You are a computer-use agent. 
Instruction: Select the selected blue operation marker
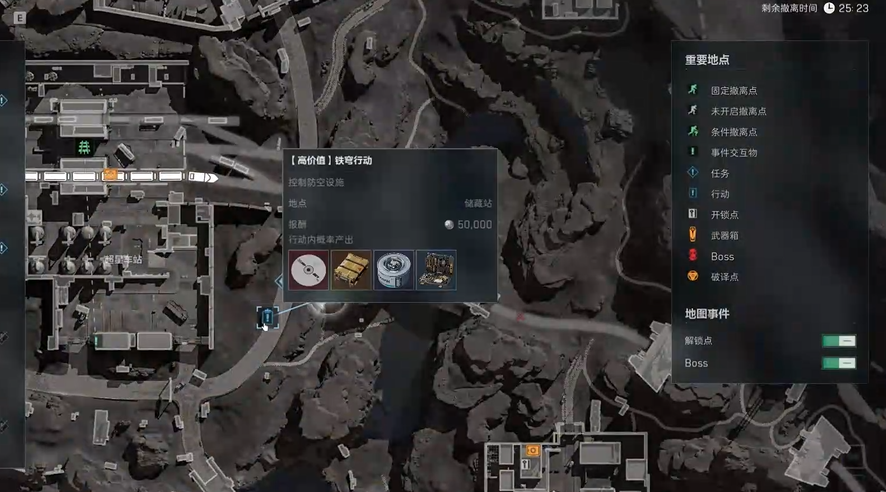[x=267, y=317]
